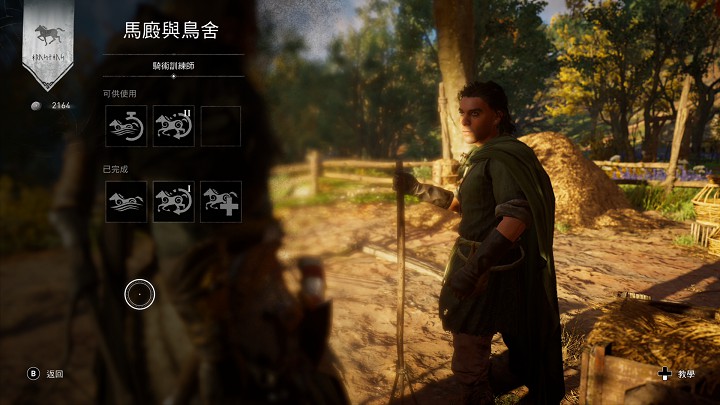The image size is (720, 405).
Task: Select the available swimming horse timer upgrade
Action: tap(126, 126)
